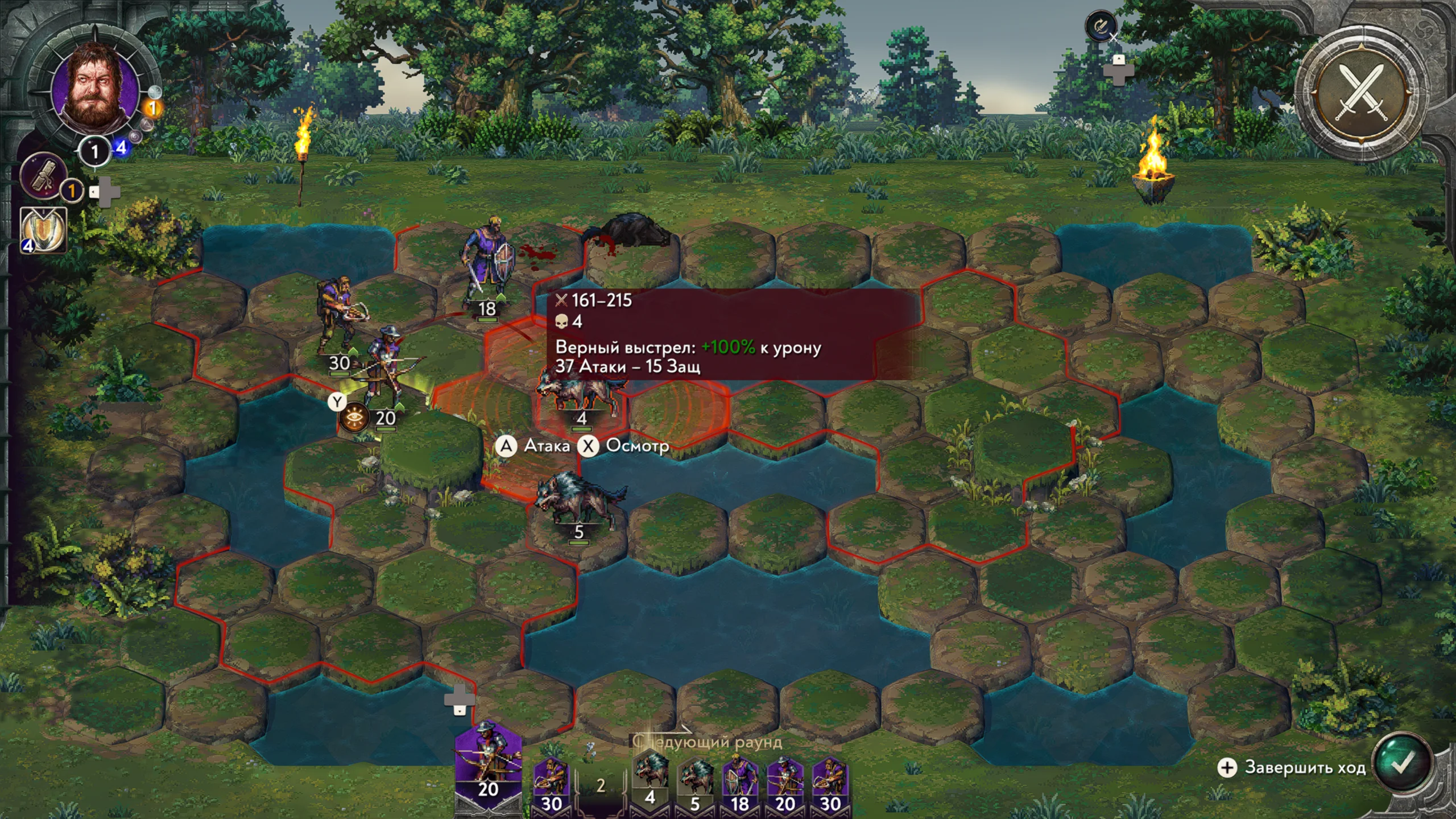
Task: Toggle the auto-battle sword icon
Action: pos(1101,26)
